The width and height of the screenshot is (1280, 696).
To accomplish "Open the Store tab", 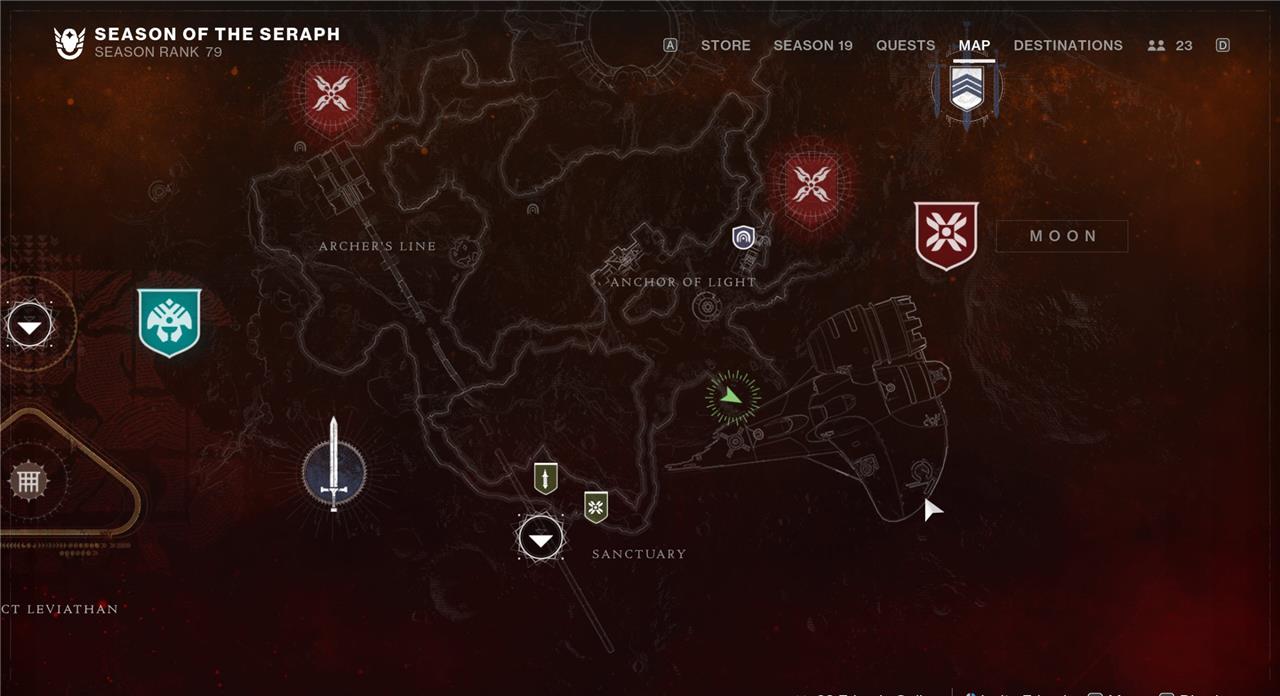I will tap(725, 45).
